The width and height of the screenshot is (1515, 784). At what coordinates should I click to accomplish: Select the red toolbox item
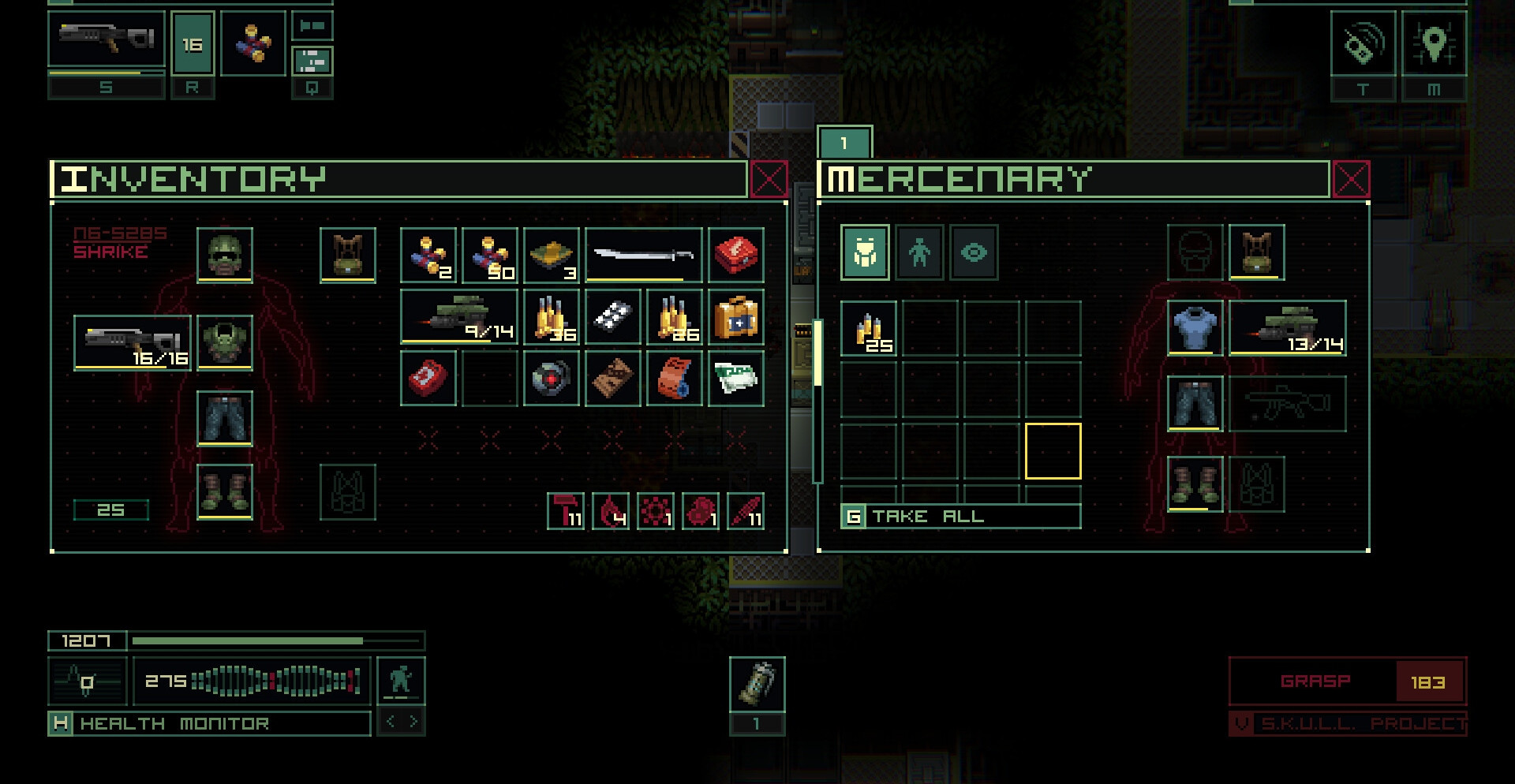735,255
